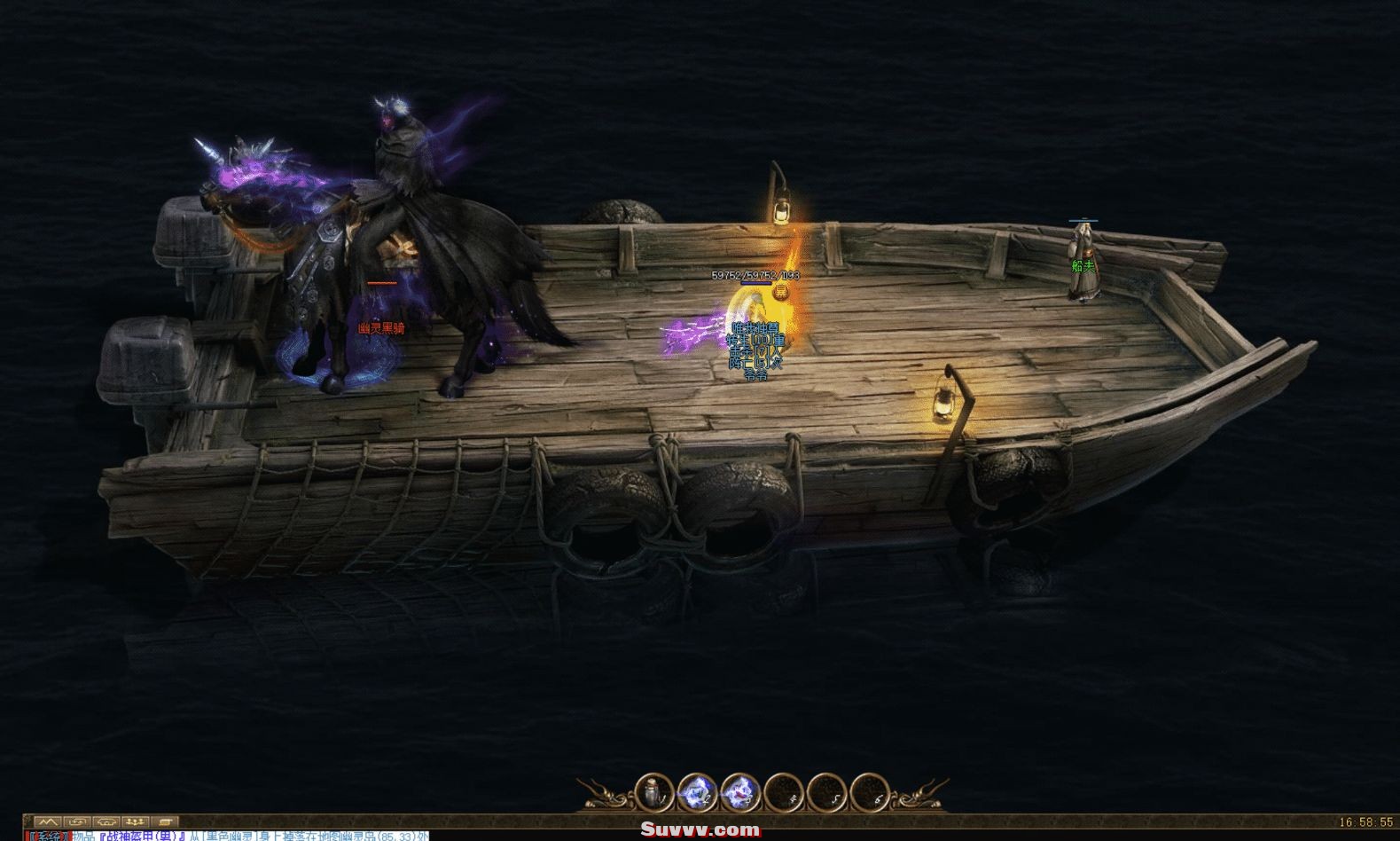The width and height of the screenshot is (1400, 841).
Task: Toggle the looping arrows chat button
Action: pos(78,821)
